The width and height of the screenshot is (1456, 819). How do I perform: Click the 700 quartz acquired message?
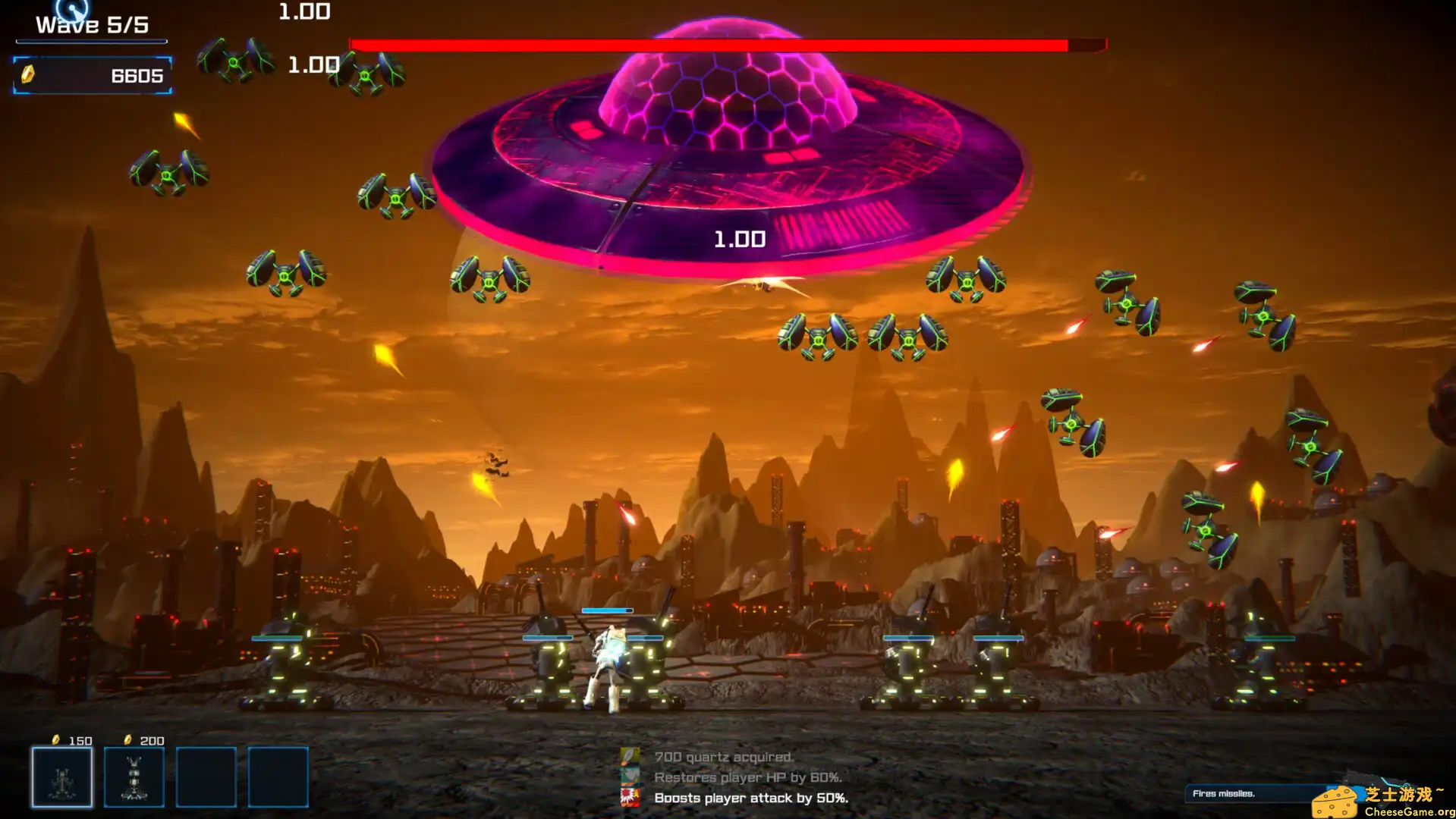pos(723,756)
